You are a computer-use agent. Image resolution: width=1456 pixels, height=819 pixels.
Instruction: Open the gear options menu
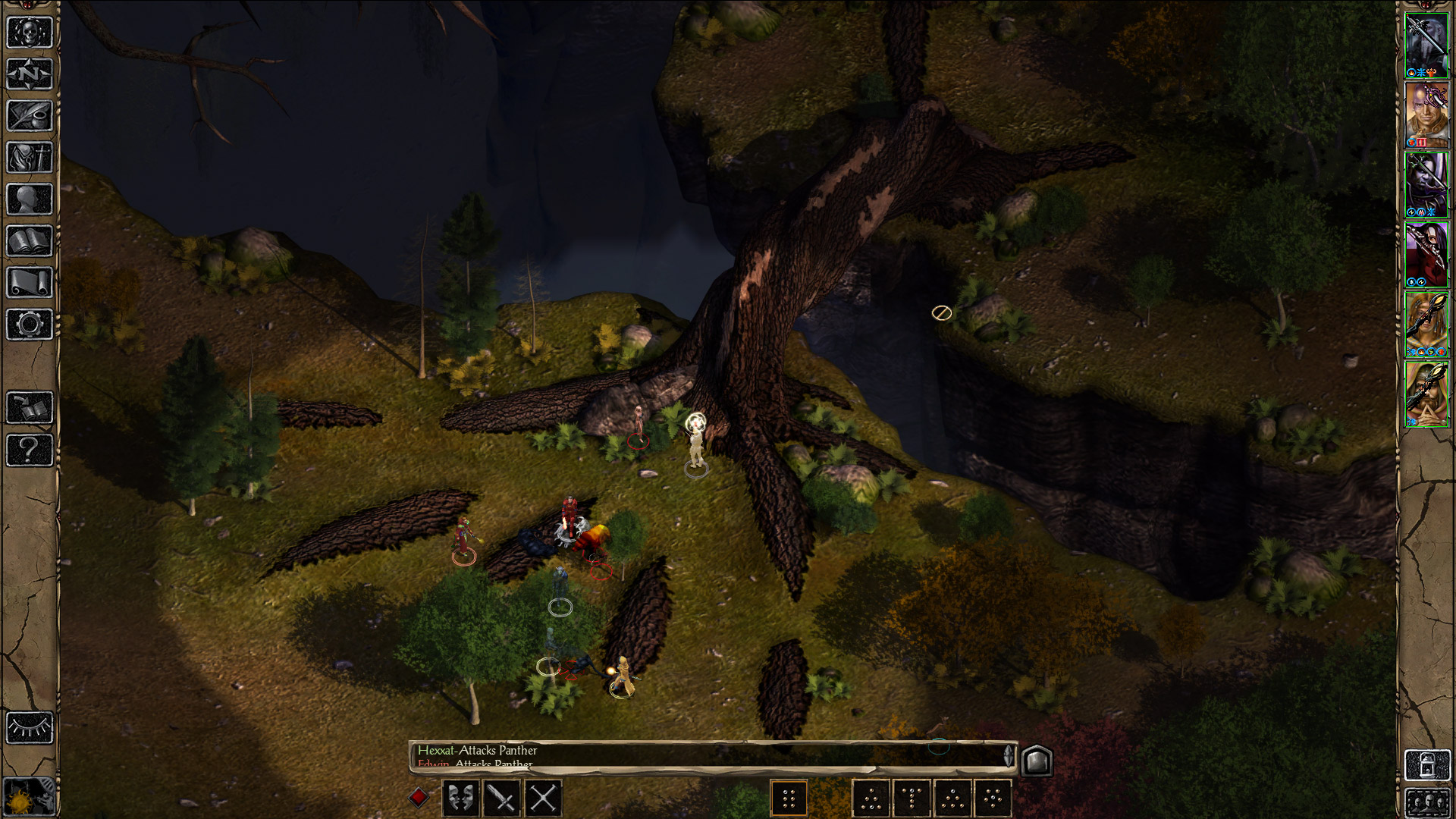pyautogui.click(x=30, y=325)
